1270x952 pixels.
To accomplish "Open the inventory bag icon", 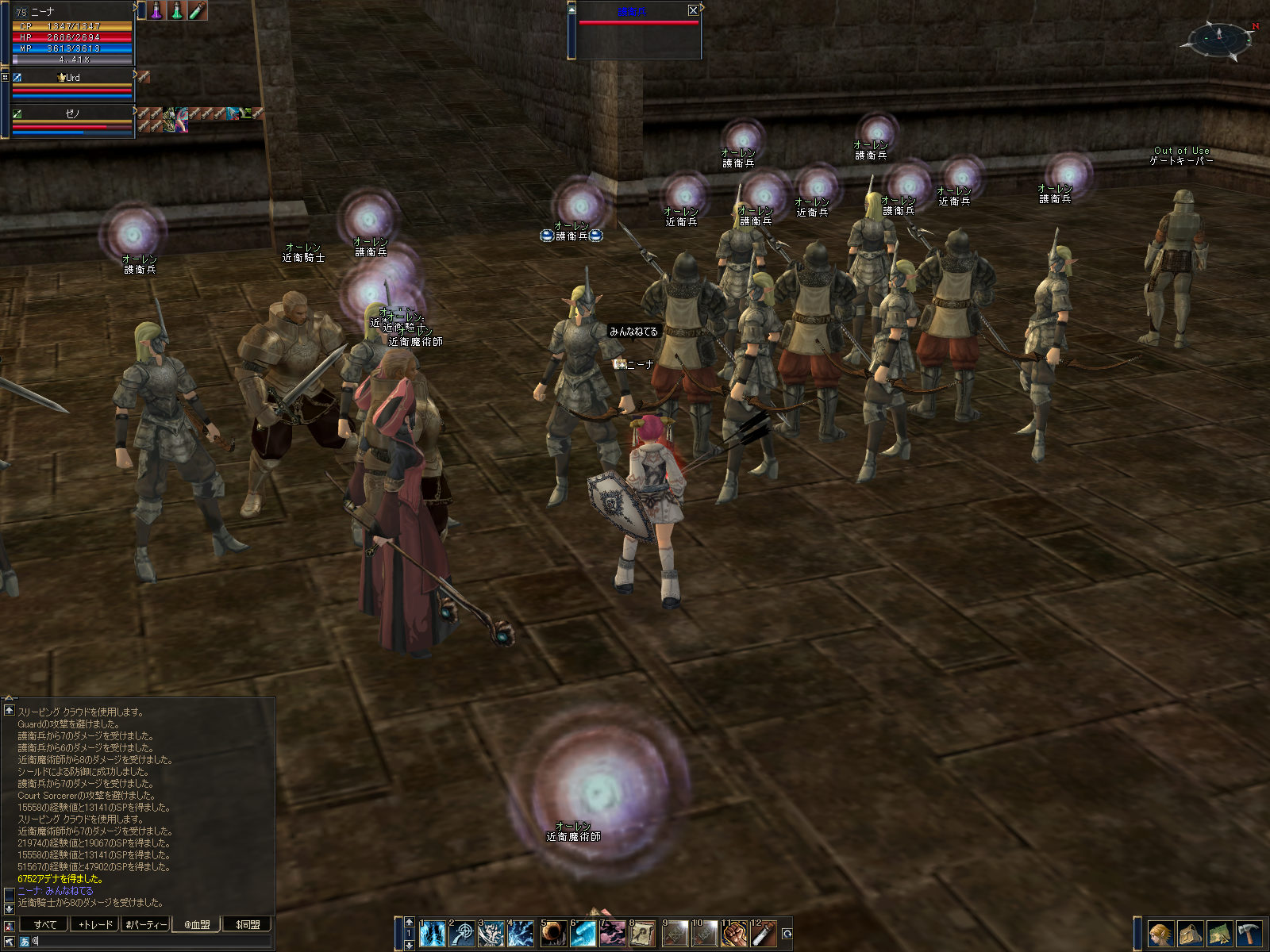I will click(1190, 934).
